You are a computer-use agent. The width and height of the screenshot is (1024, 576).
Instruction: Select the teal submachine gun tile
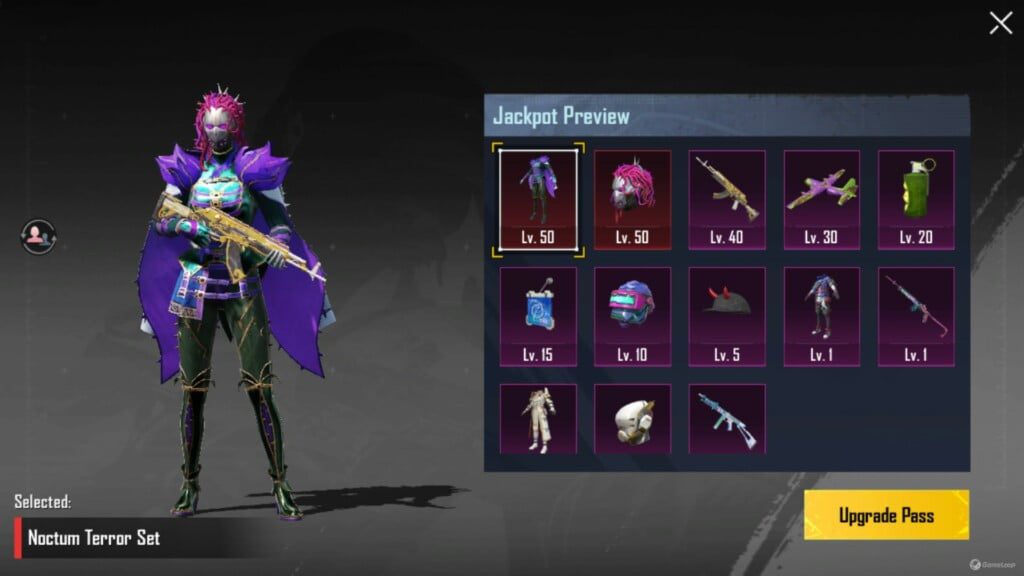[727, 420]
